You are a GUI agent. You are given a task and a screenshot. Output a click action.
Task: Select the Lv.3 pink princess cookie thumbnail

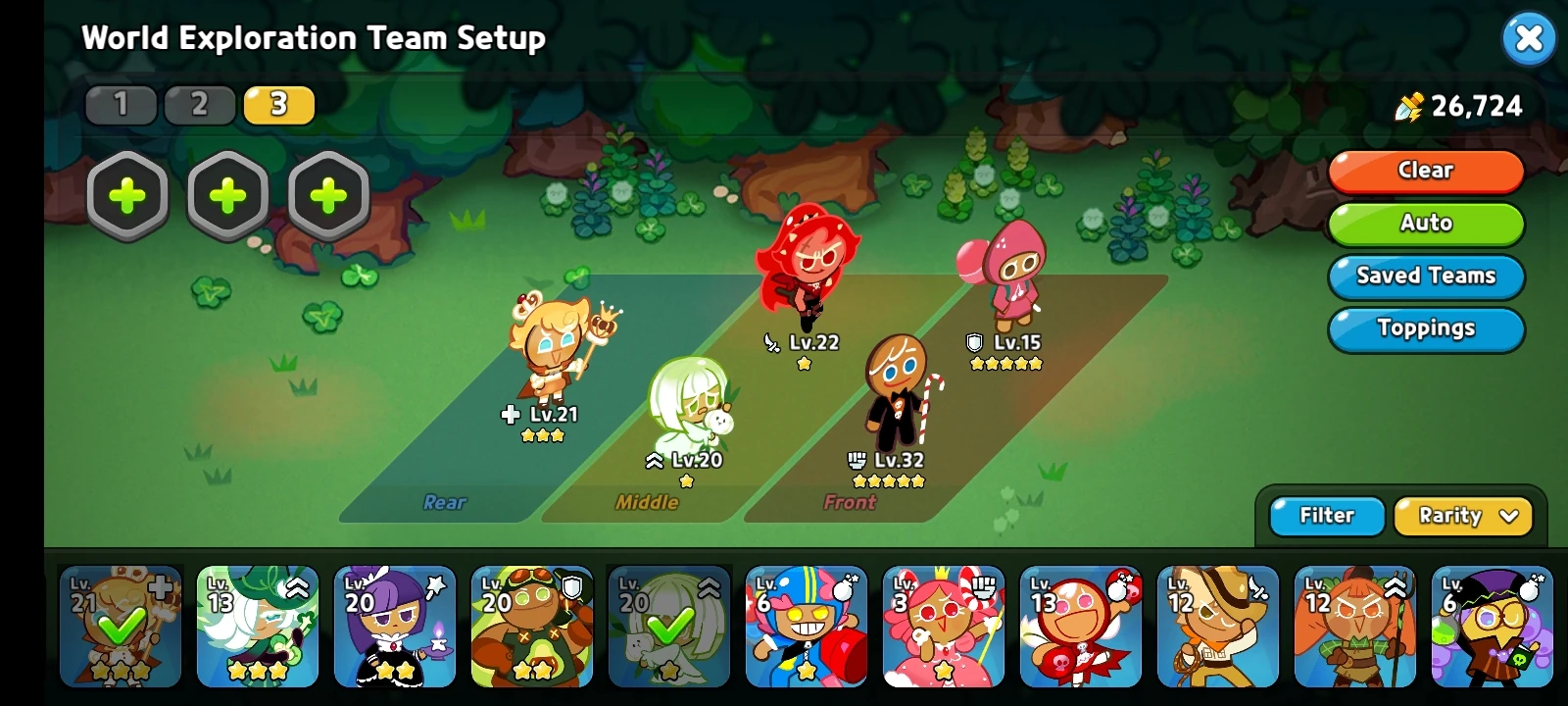tap(944, 628)
